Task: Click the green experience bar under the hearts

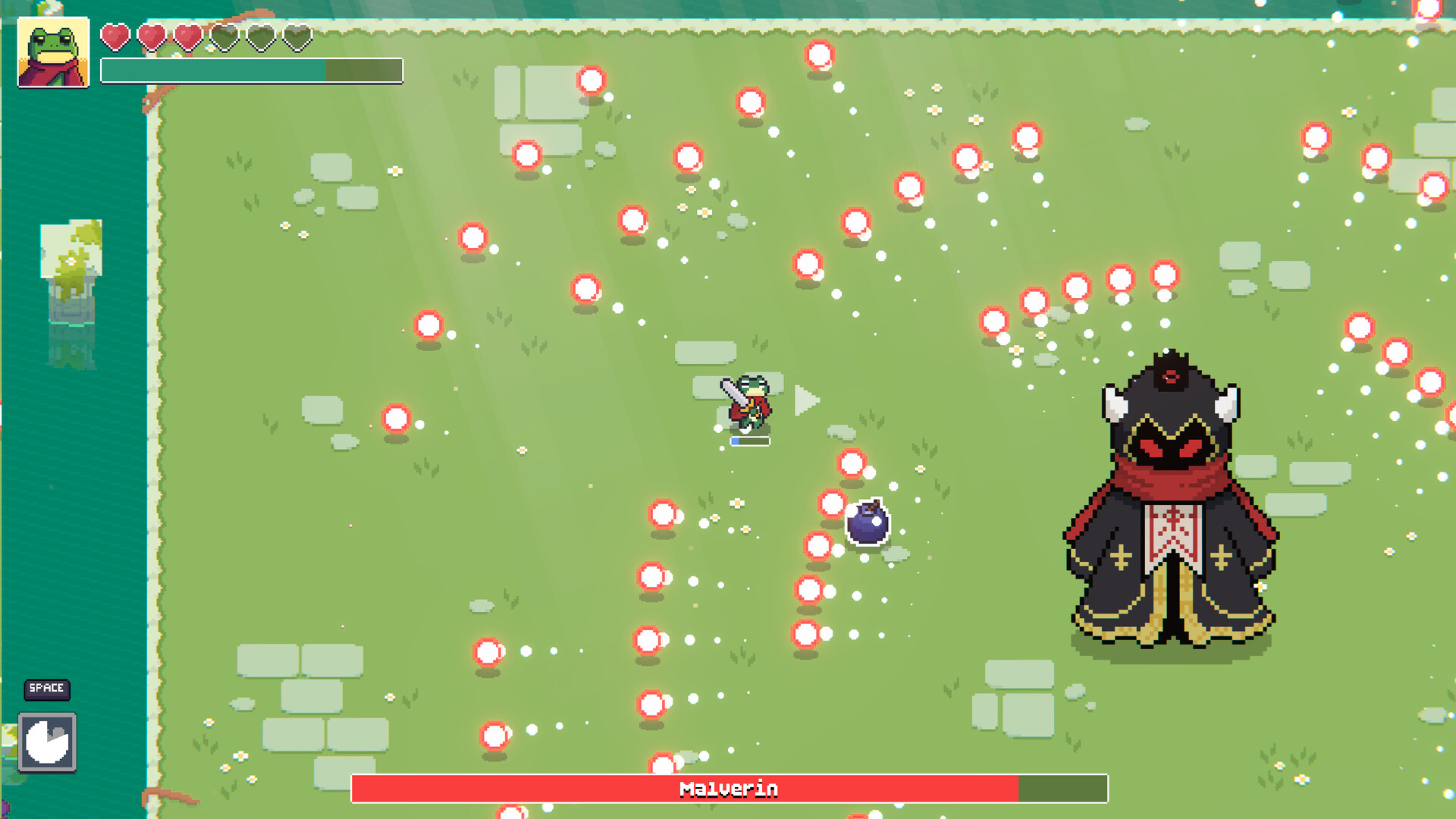Action: [212, 68]
